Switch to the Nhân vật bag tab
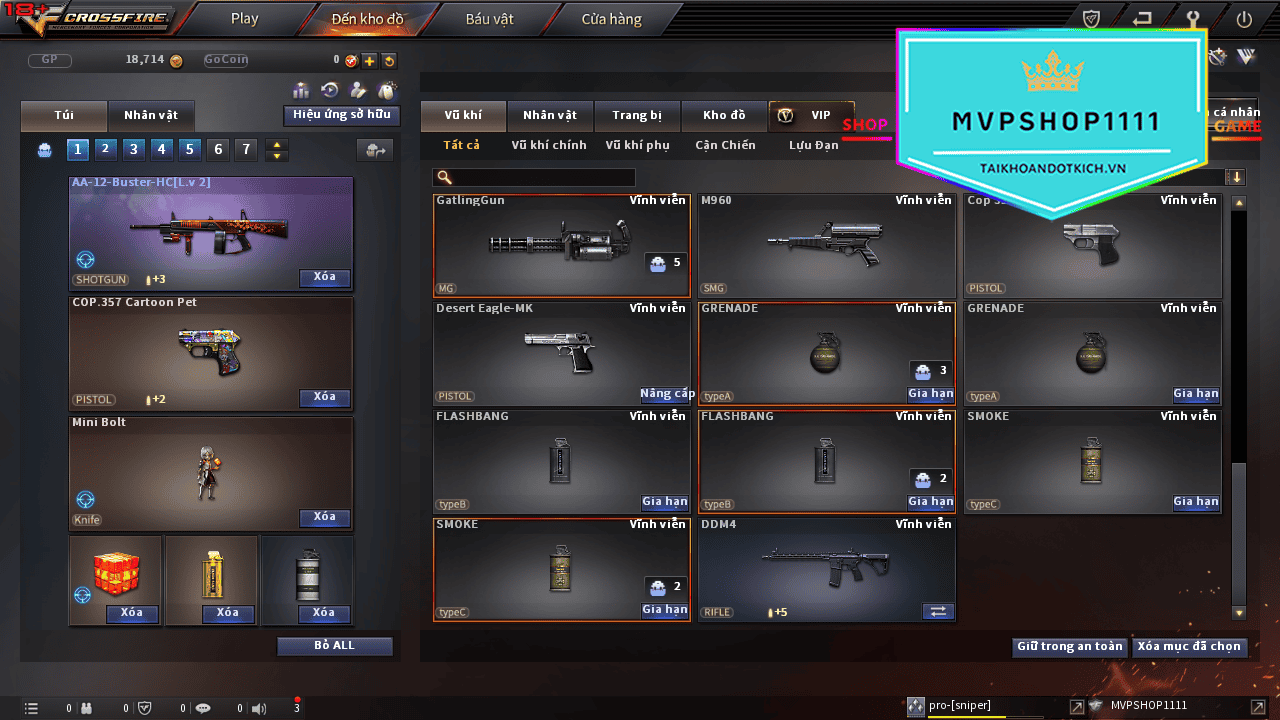The image size is (1280, 720). pos(150,115)
